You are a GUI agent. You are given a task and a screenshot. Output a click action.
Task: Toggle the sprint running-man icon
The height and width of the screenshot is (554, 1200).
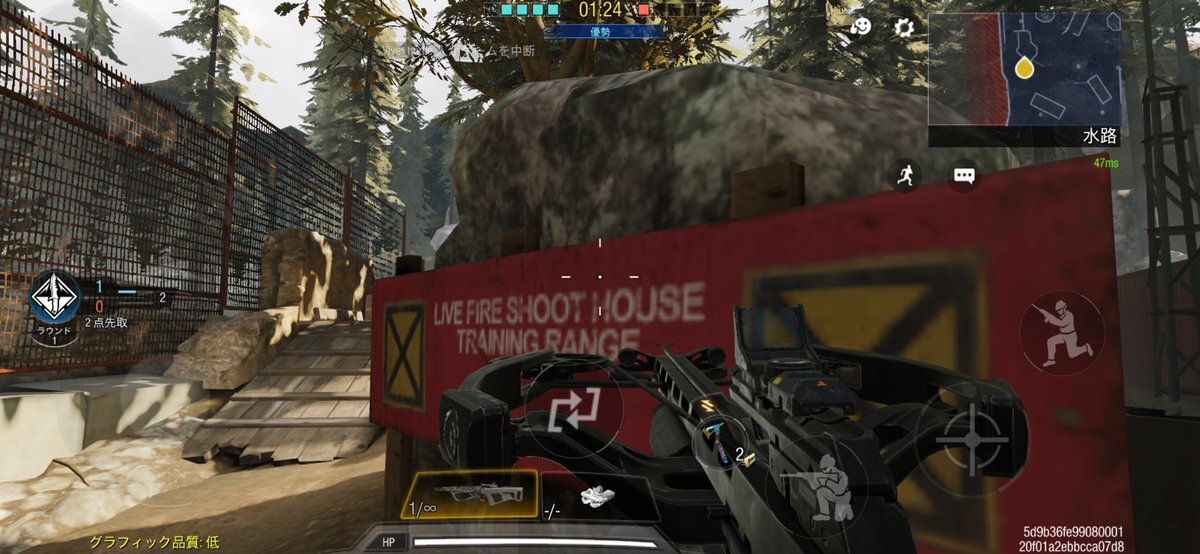pos(906,177)
